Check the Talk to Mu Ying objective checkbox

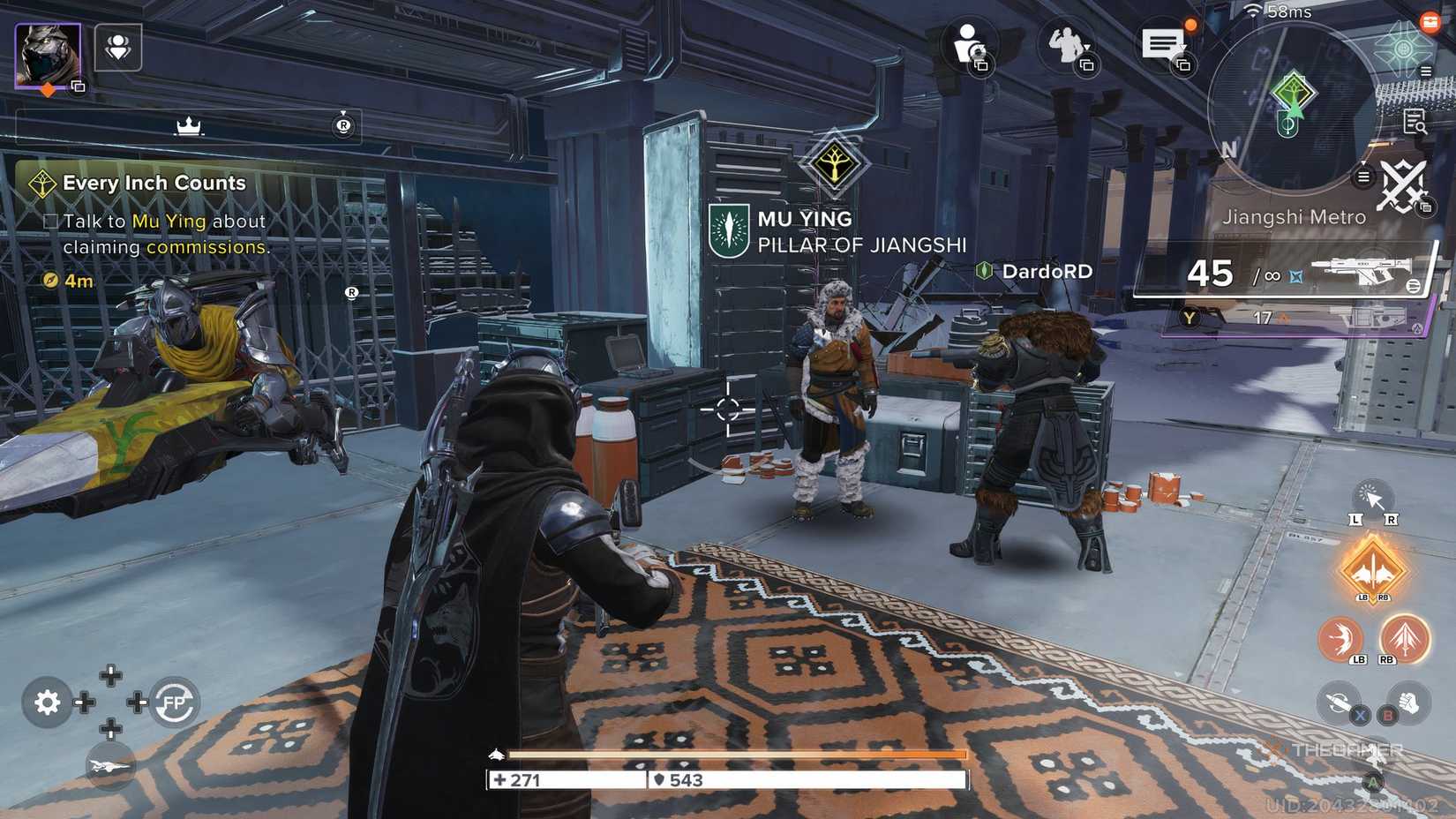tap(49, 222)
